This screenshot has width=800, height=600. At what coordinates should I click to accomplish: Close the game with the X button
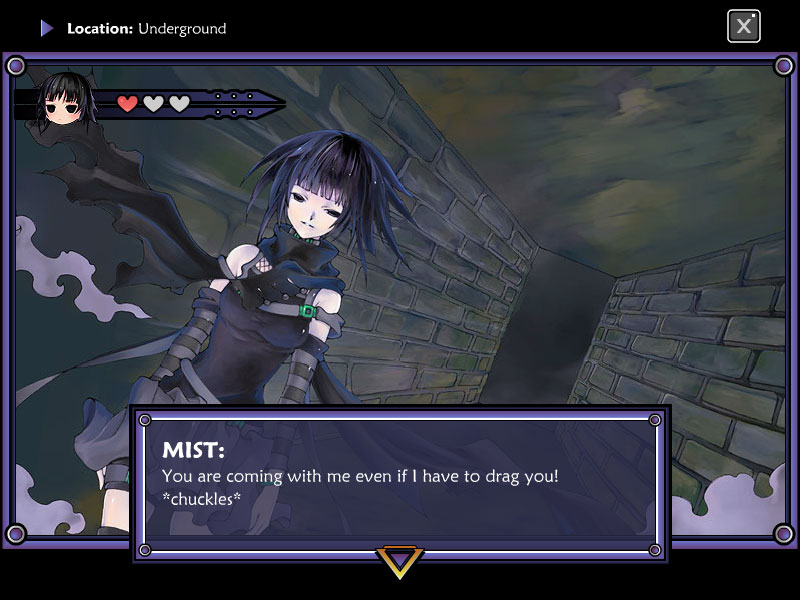point(743,26)
